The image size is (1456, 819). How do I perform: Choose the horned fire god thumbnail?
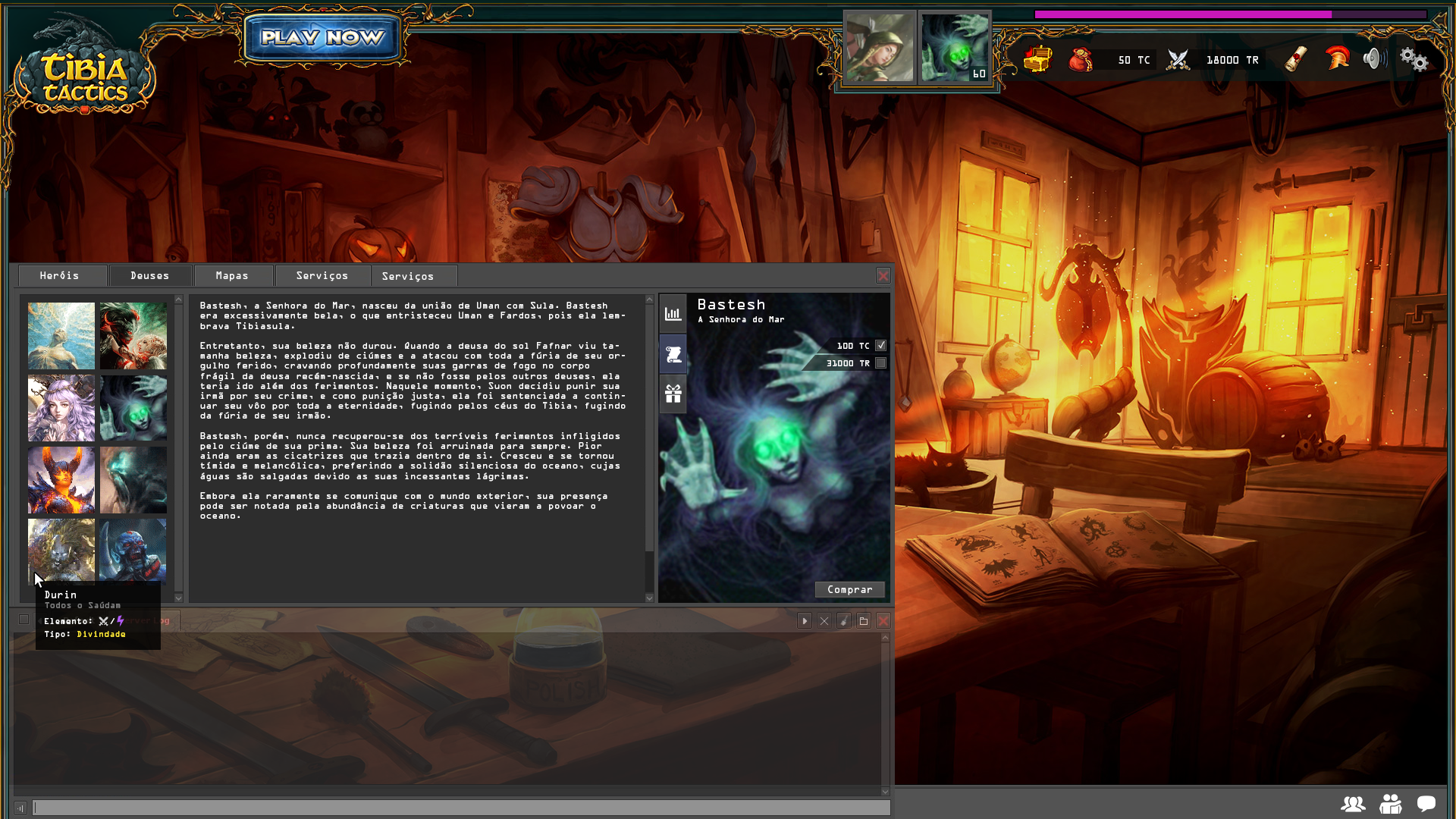pyautogui.click(x=61, y=480)
